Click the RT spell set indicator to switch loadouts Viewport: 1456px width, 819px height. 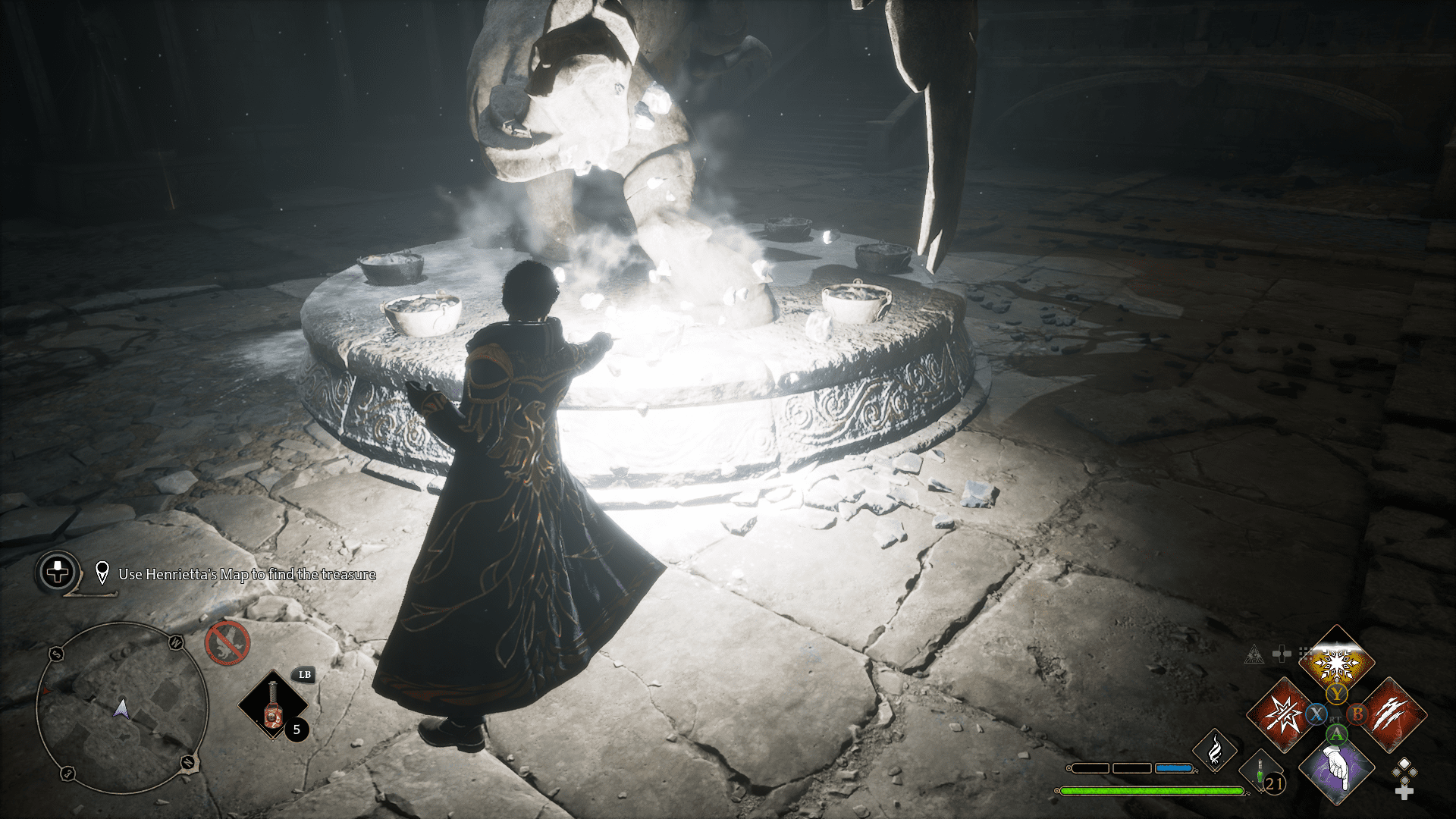click(1335, 720)
